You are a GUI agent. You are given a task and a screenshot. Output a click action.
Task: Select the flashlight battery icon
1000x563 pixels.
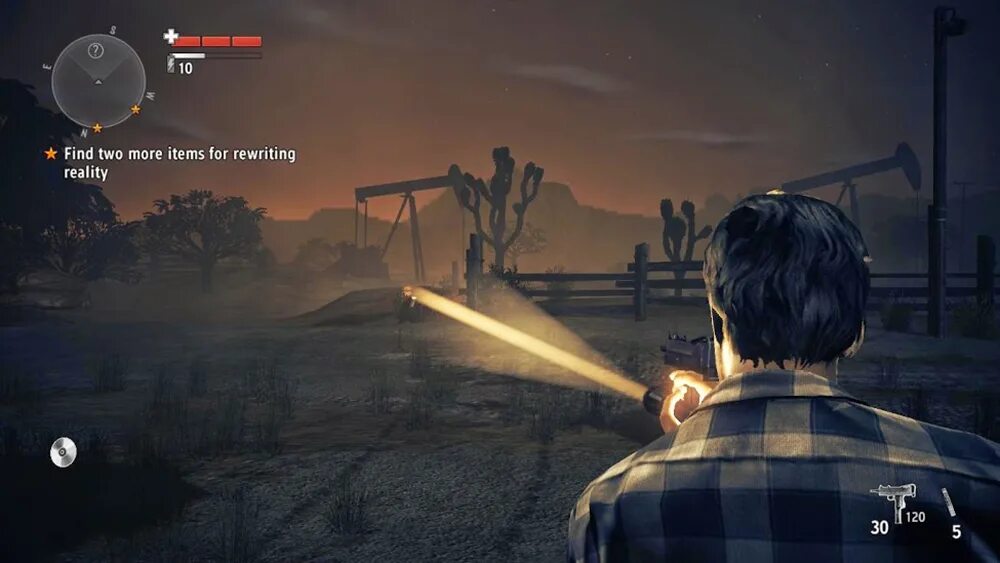(x=171, y=66)
